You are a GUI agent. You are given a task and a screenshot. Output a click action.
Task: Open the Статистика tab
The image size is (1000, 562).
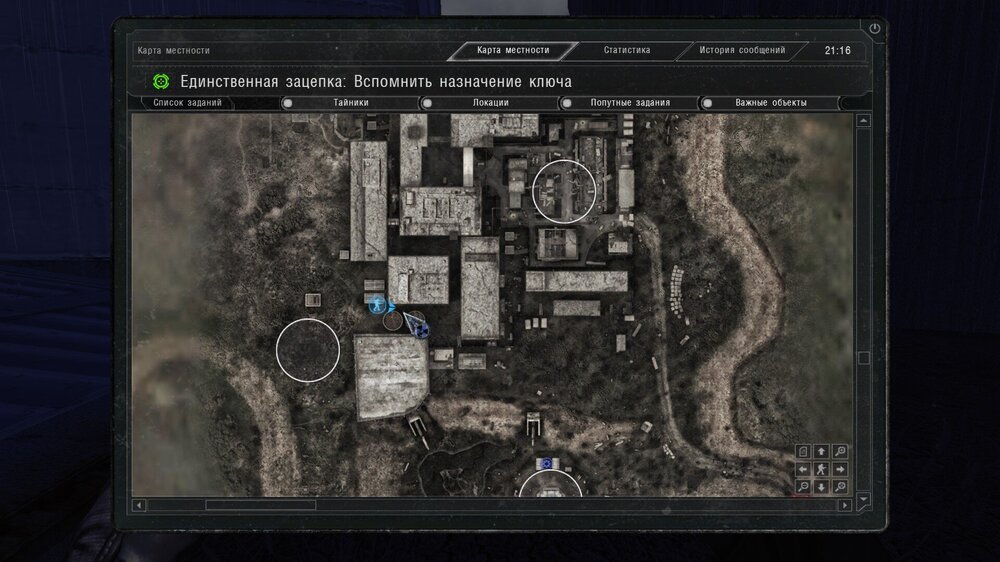point(627,50)
